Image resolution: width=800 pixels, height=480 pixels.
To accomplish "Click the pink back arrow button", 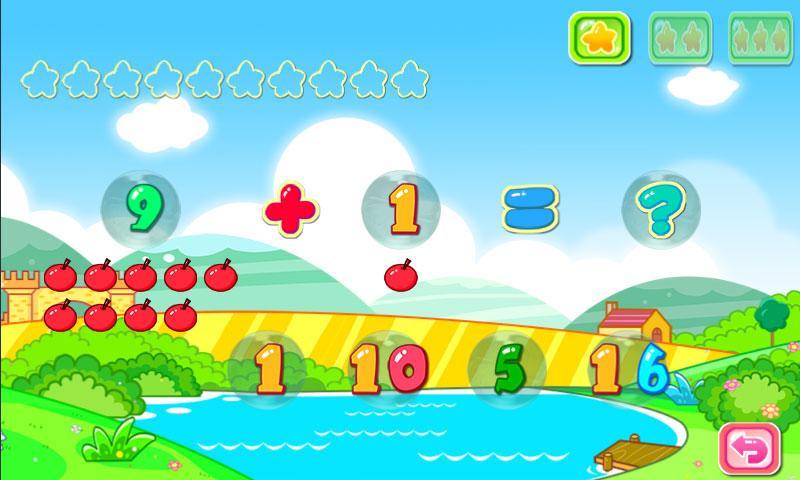I will 749,449.
